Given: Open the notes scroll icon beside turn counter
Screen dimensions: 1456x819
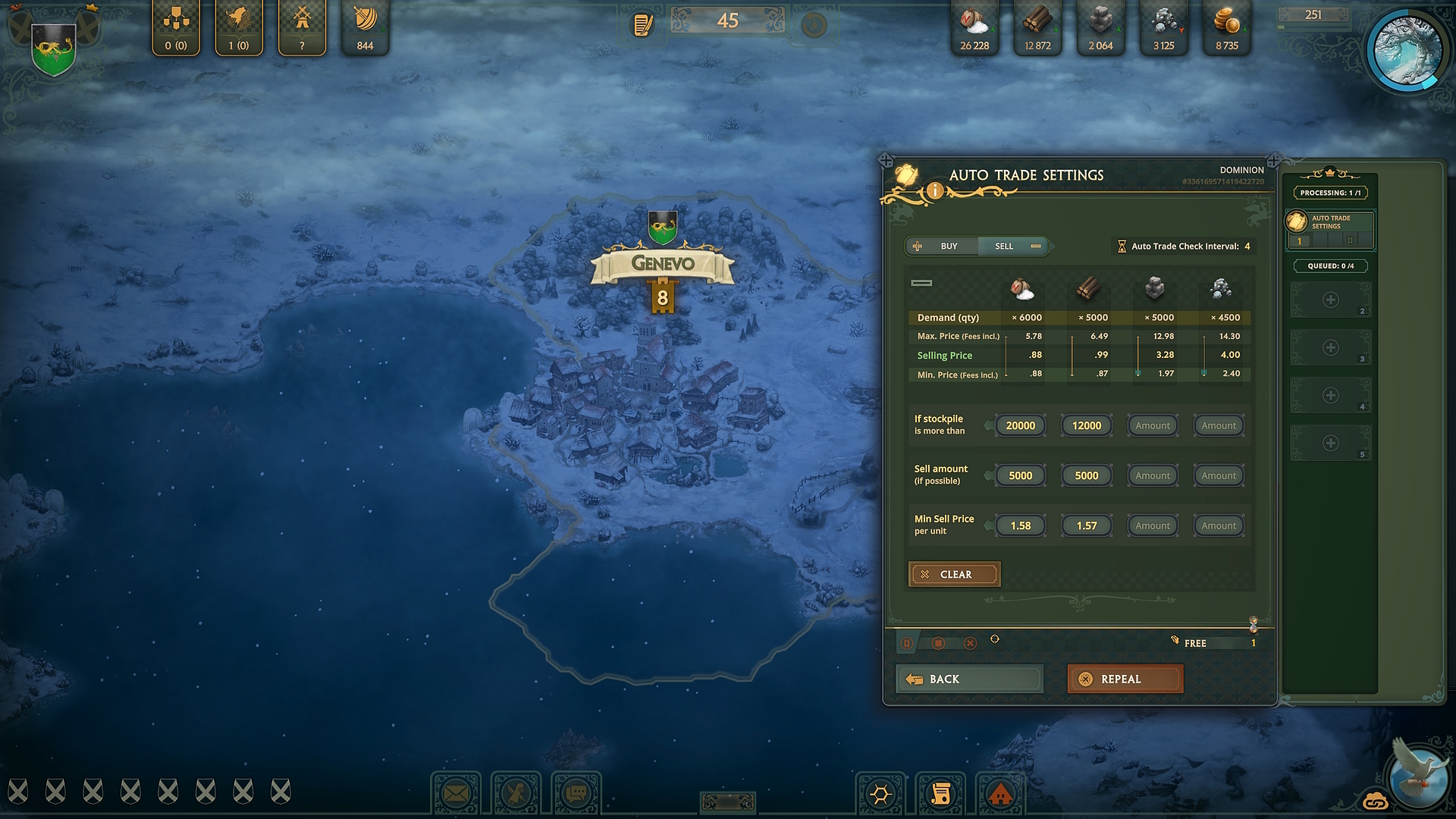Looking at the screenshot, I should pyautogui.click(x=643, y=25).
